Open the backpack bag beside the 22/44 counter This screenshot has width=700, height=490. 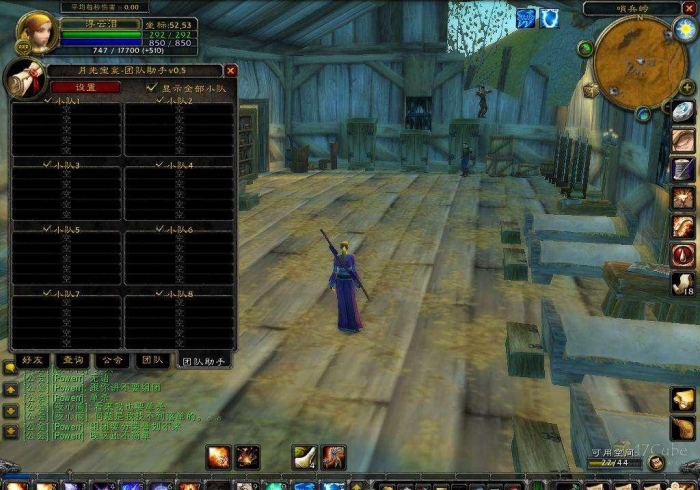[x=656, y=462]
